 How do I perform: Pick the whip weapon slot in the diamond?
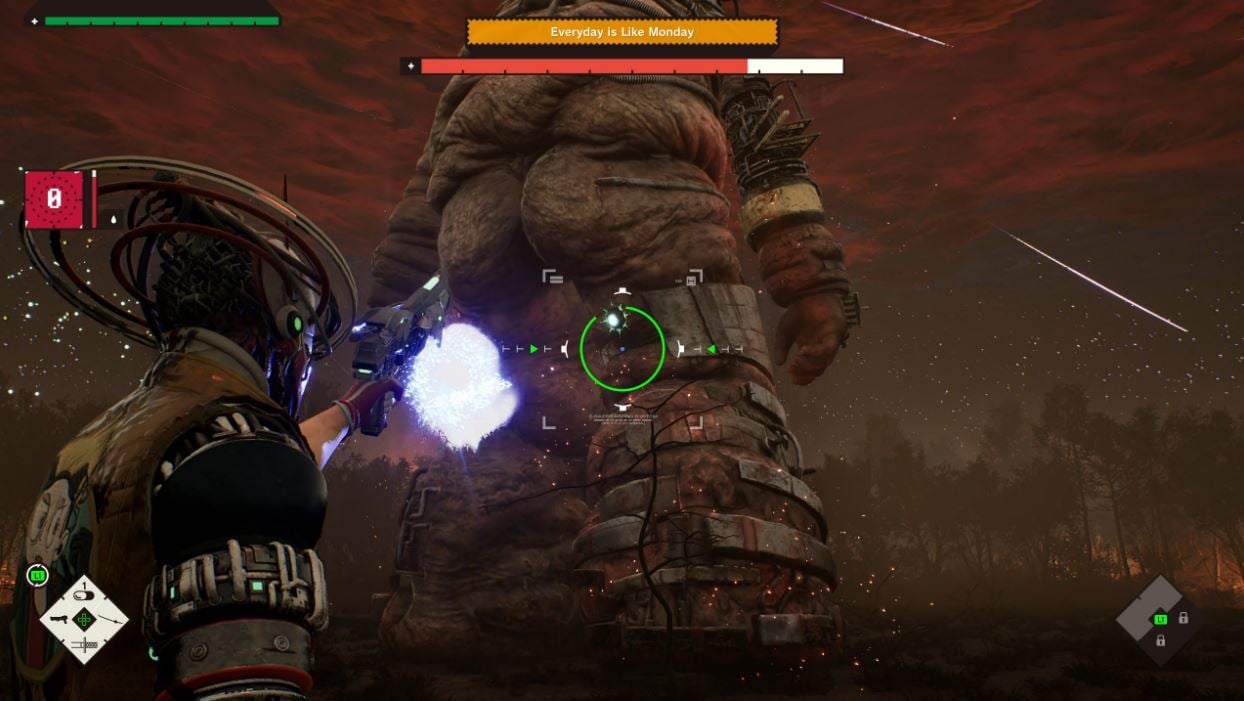109,620
